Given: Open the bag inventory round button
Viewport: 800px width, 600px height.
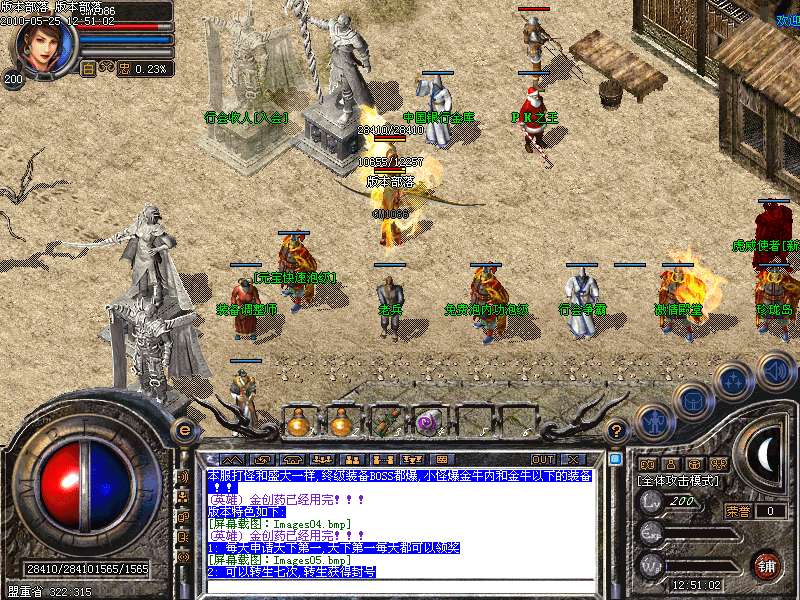Looking at the screenshot, I should pyautogui.click(x=692, y=401).
